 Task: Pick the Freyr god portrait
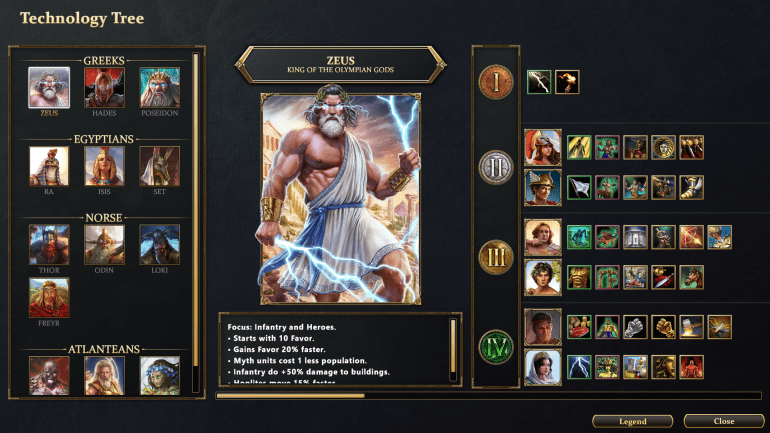(x=49, y=298)
